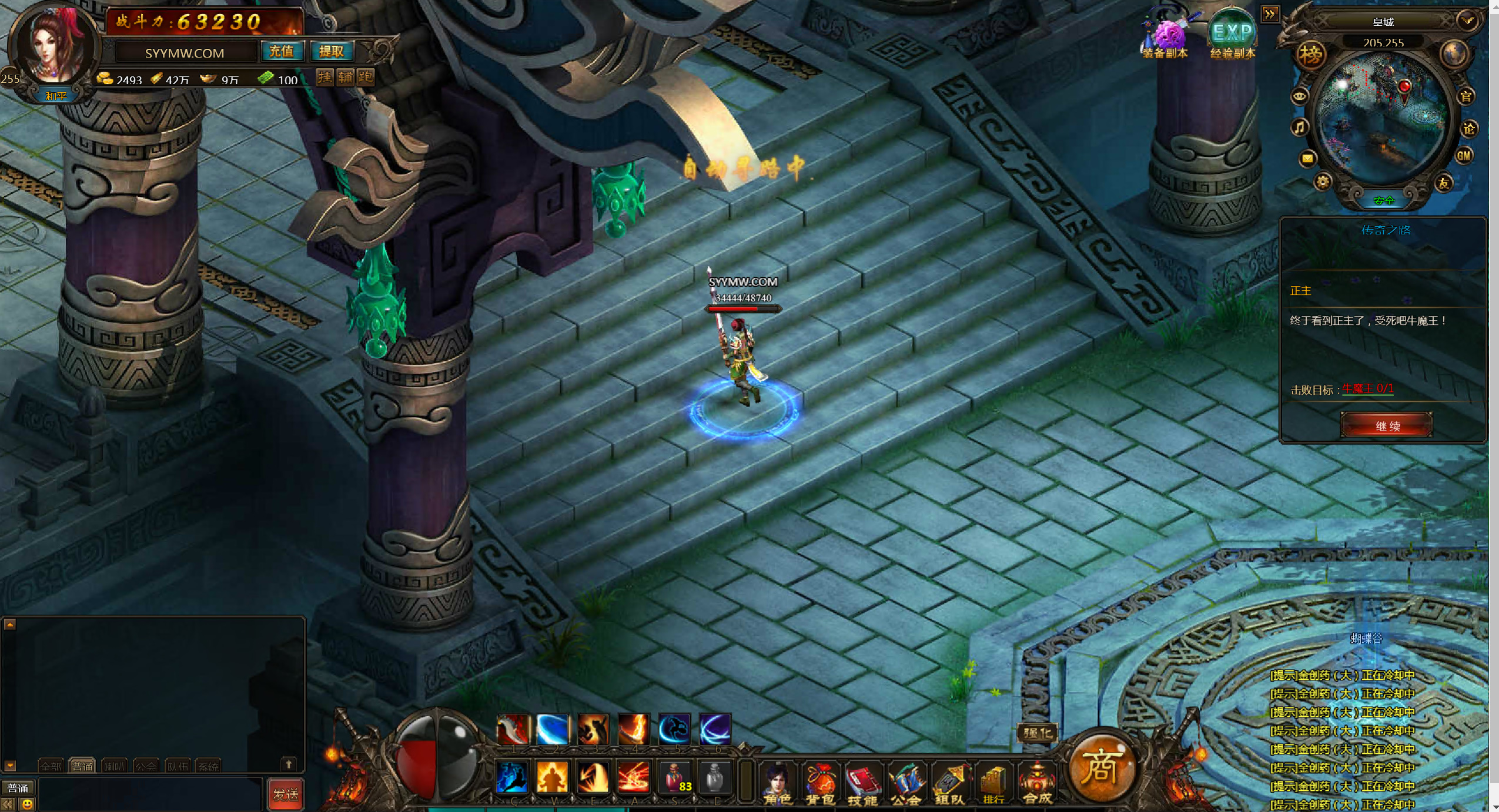The width and height of the screenshot is (1499, 812).
Task: Click the GM support button
Action: coord(1463,156)
